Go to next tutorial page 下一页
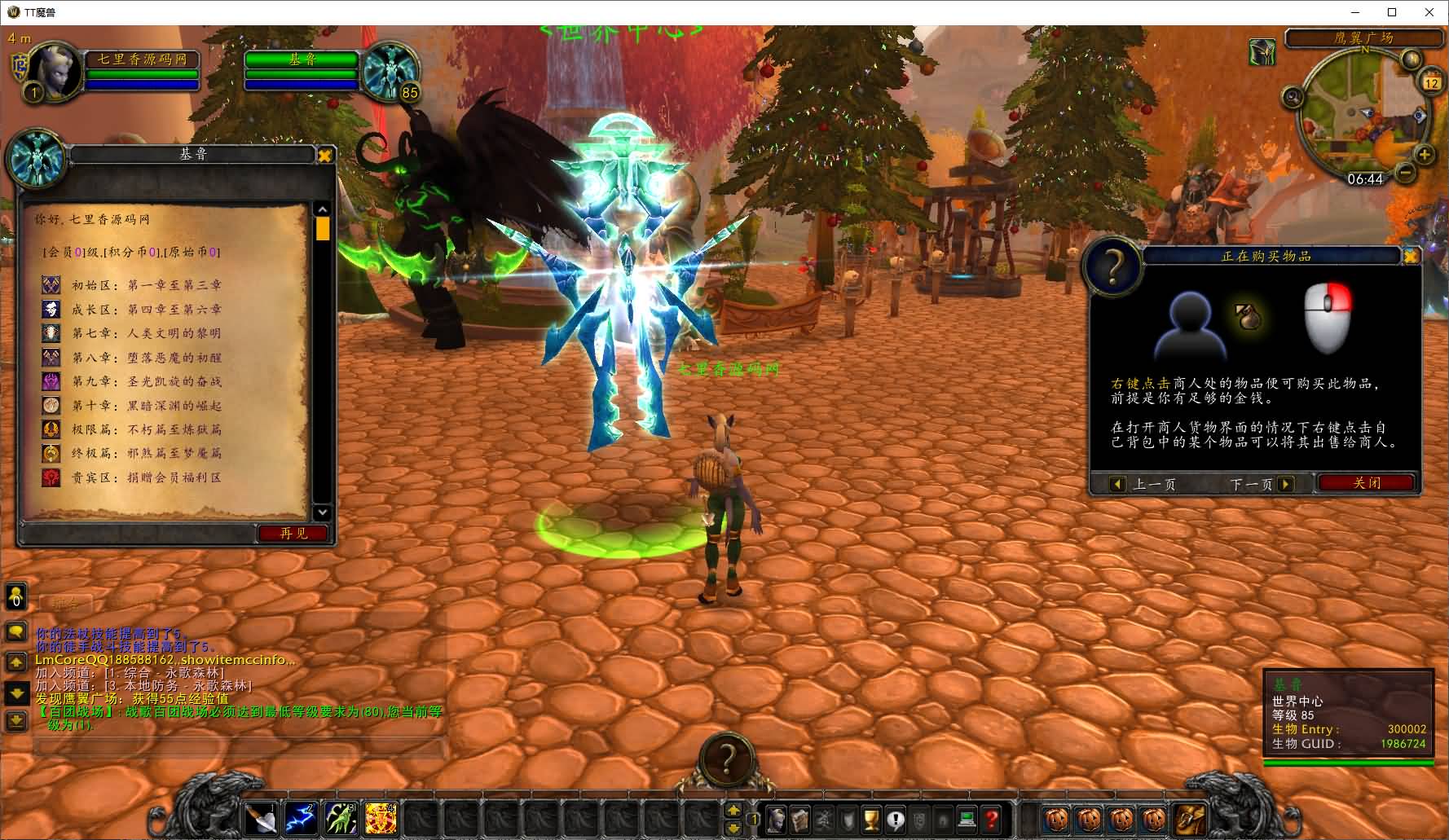The height and width of the screenshot is (840, 1449). coord(1261,484)
